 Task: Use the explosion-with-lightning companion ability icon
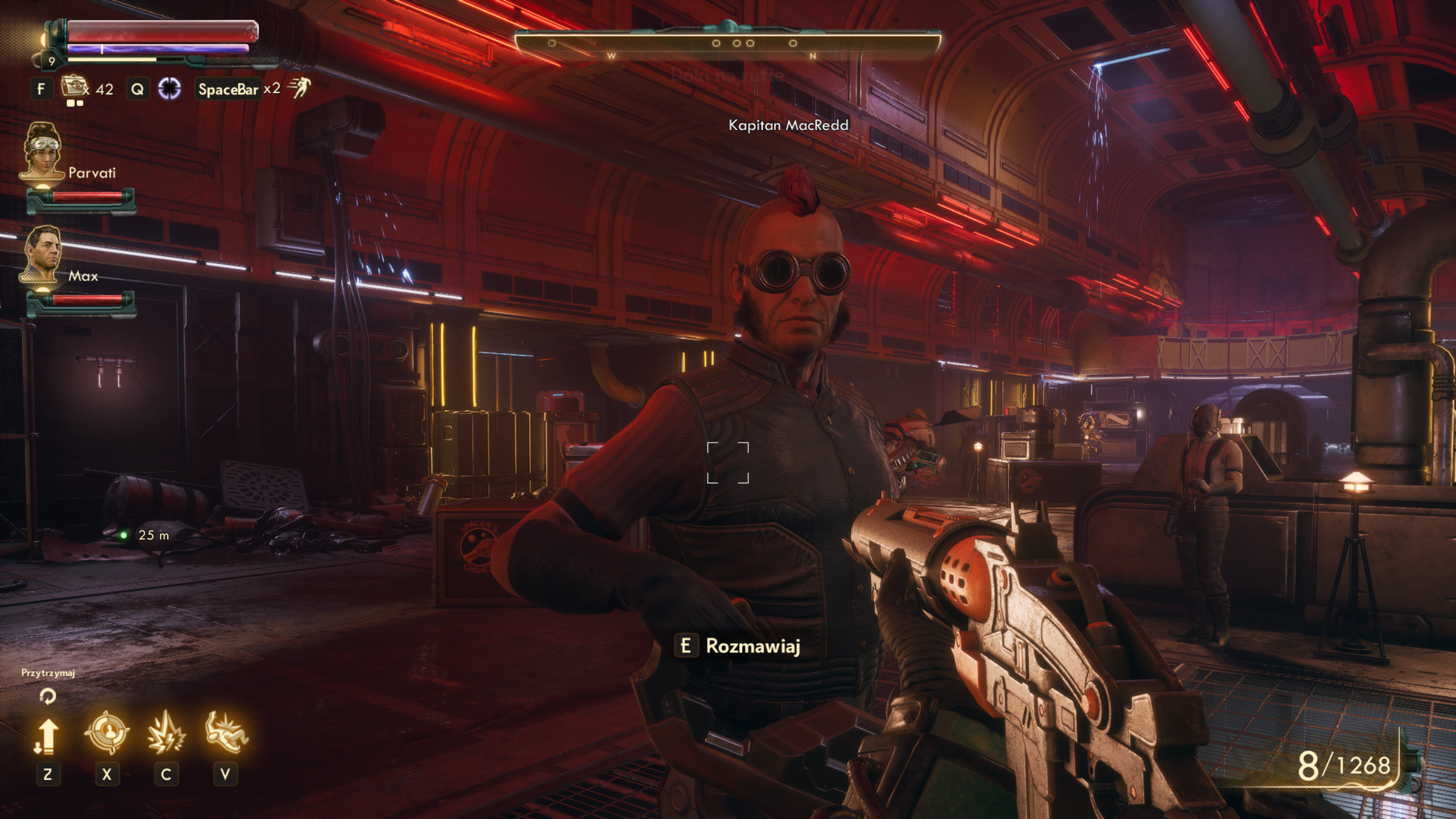[x=166, y=734]
